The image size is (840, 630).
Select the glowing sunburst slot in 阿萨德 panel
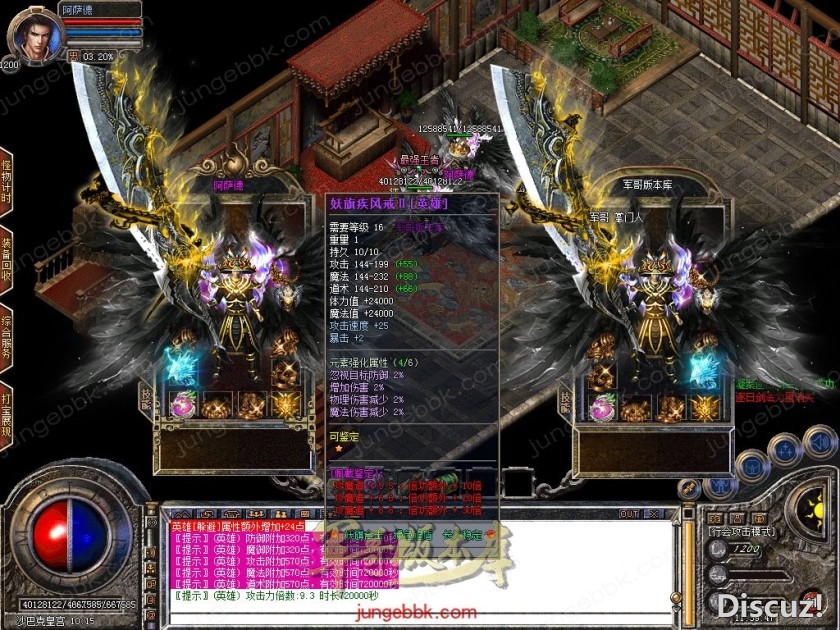(x=285, y=405)
